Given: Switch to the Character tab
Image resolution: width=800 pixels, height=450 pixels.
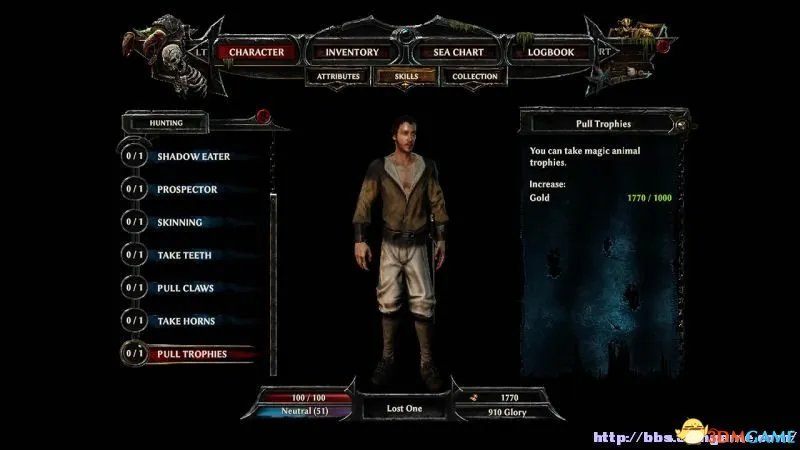Looking at the screenshot, I should click(x=256, y=52).
